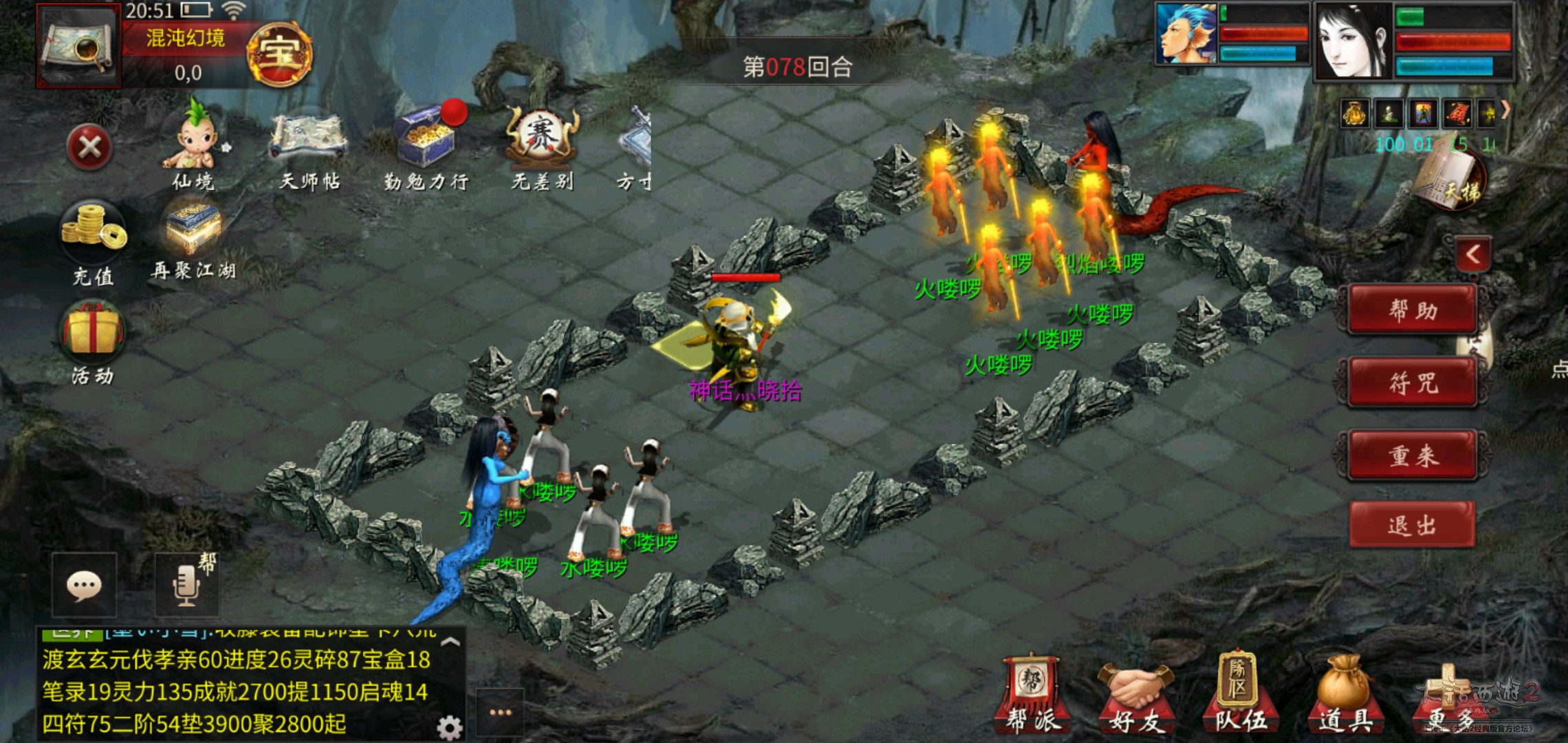The height and width of the screenshot is (743, 1568).
Task: Select the 符咒 talisman button
Action: [1413, 383]
